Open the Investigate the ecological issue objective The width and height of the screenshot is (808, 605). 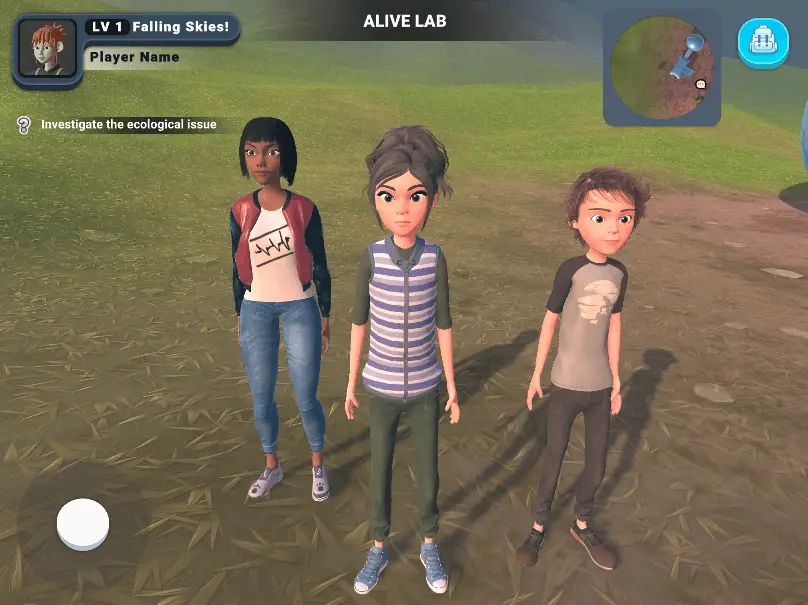pyautogui.click(x=127, y=125)
